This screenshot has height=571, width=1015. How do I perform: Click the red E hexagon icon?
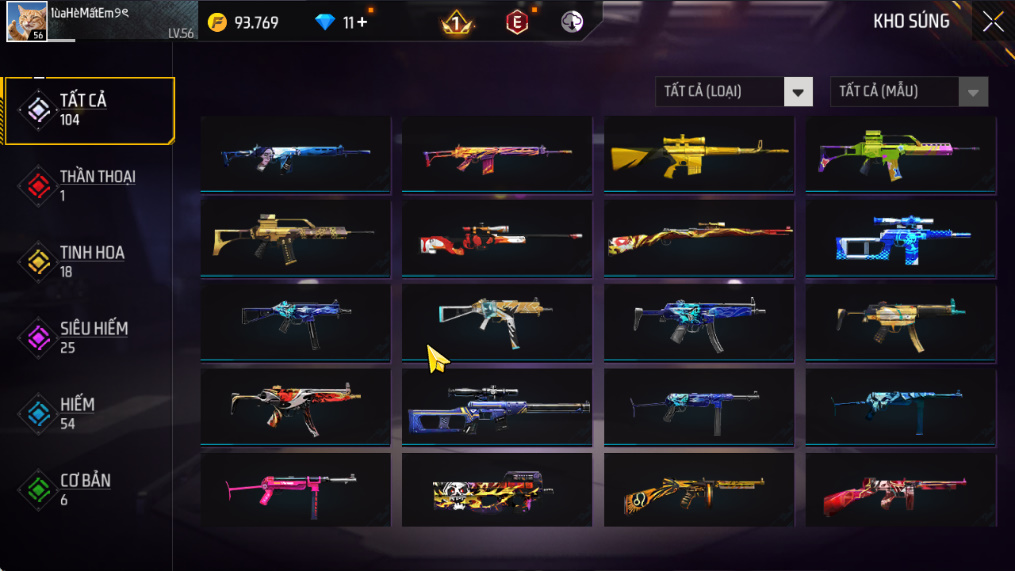click(x=516, y=22)
